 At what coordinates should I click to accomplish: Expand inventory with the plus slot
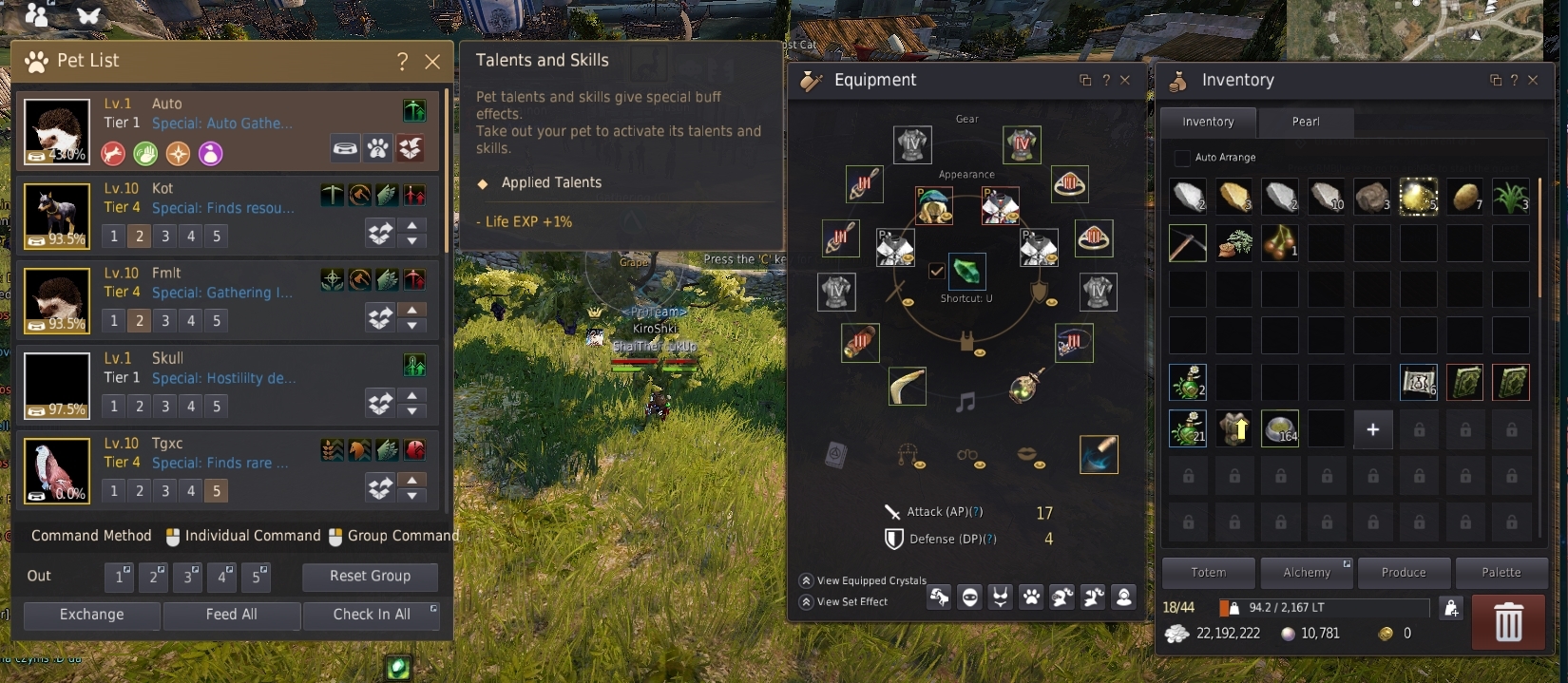point(1372,429)
